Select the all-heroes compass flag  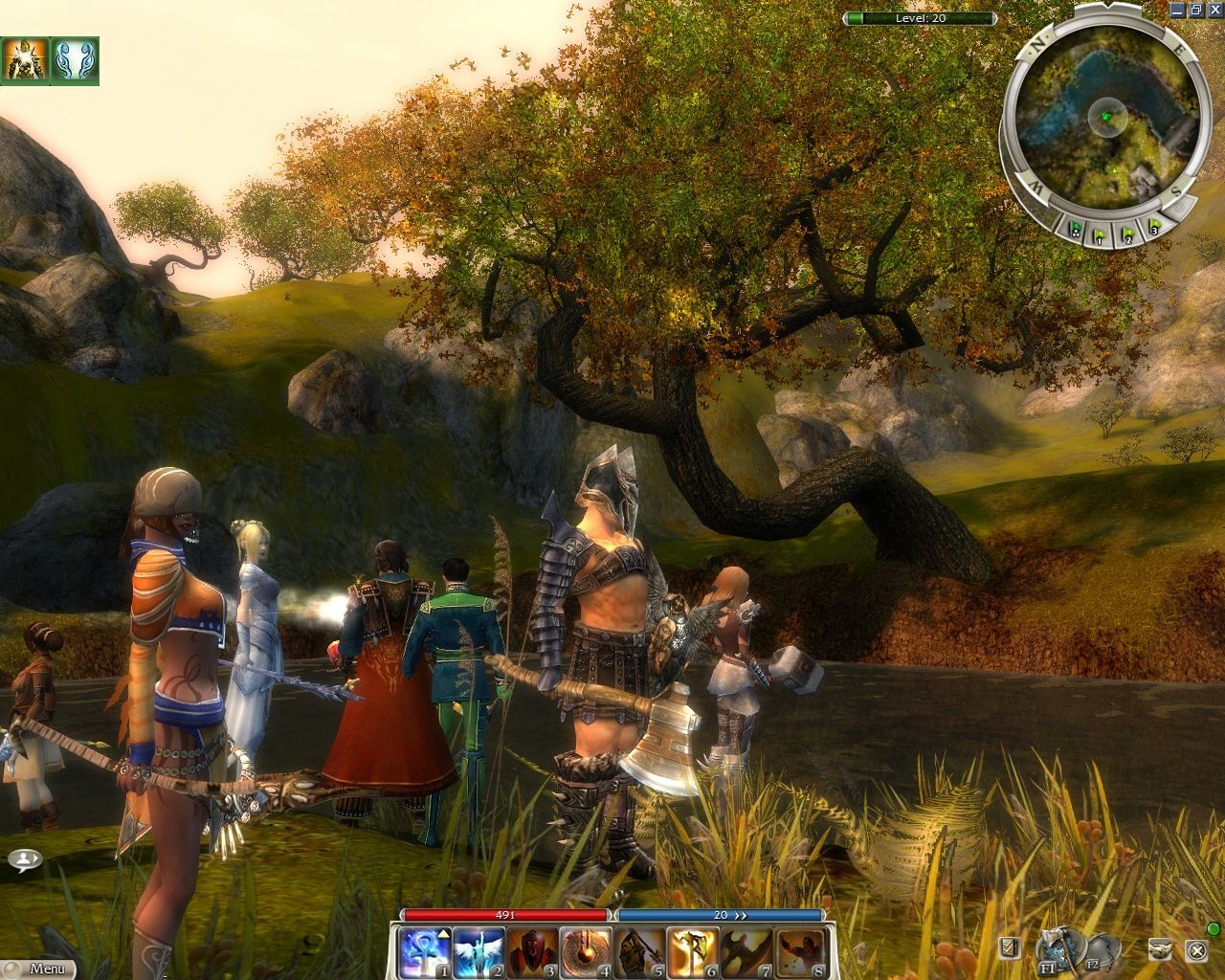(1076, 229)
